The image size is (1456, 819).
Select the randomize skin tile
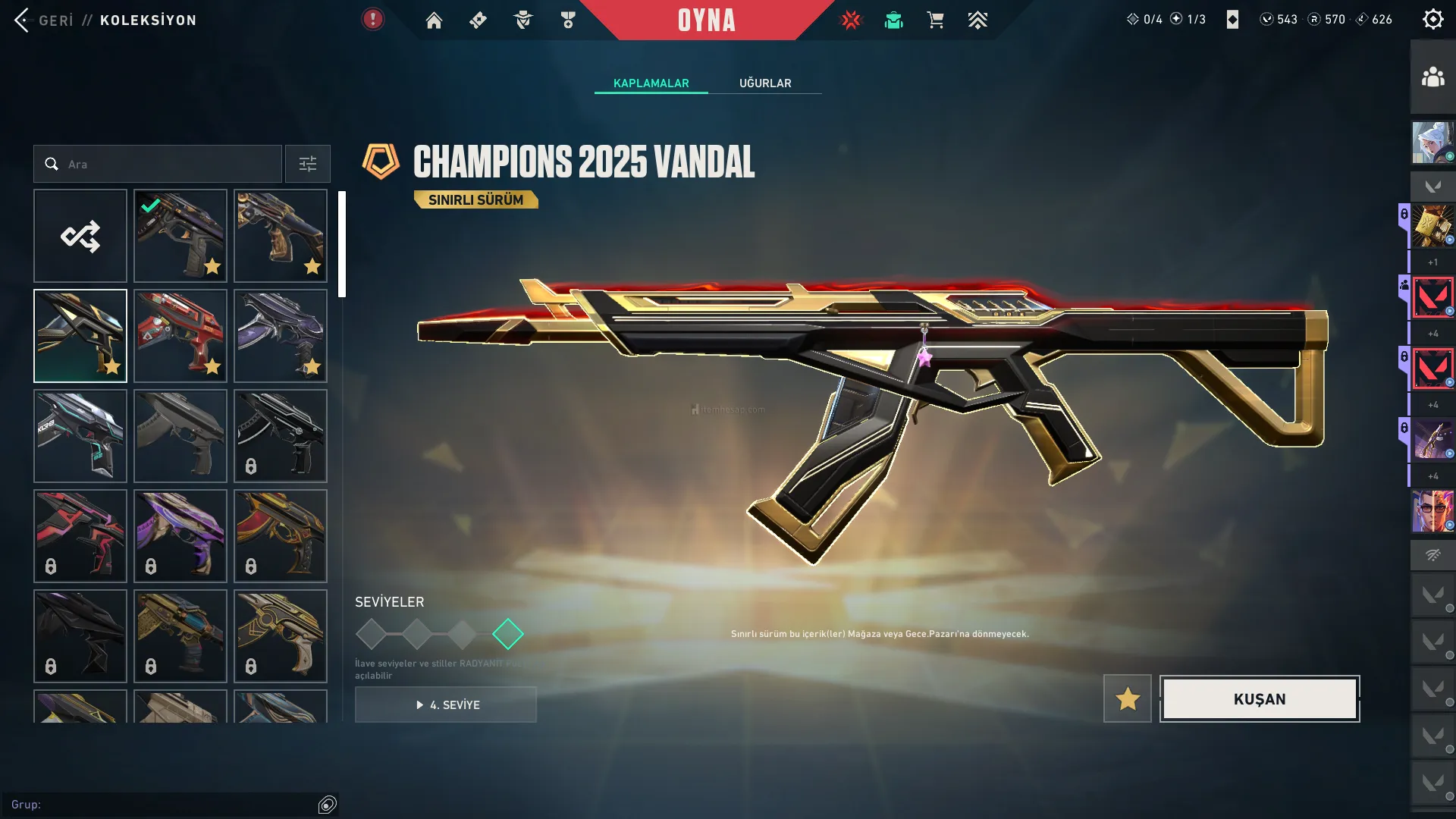pos(80,236)
